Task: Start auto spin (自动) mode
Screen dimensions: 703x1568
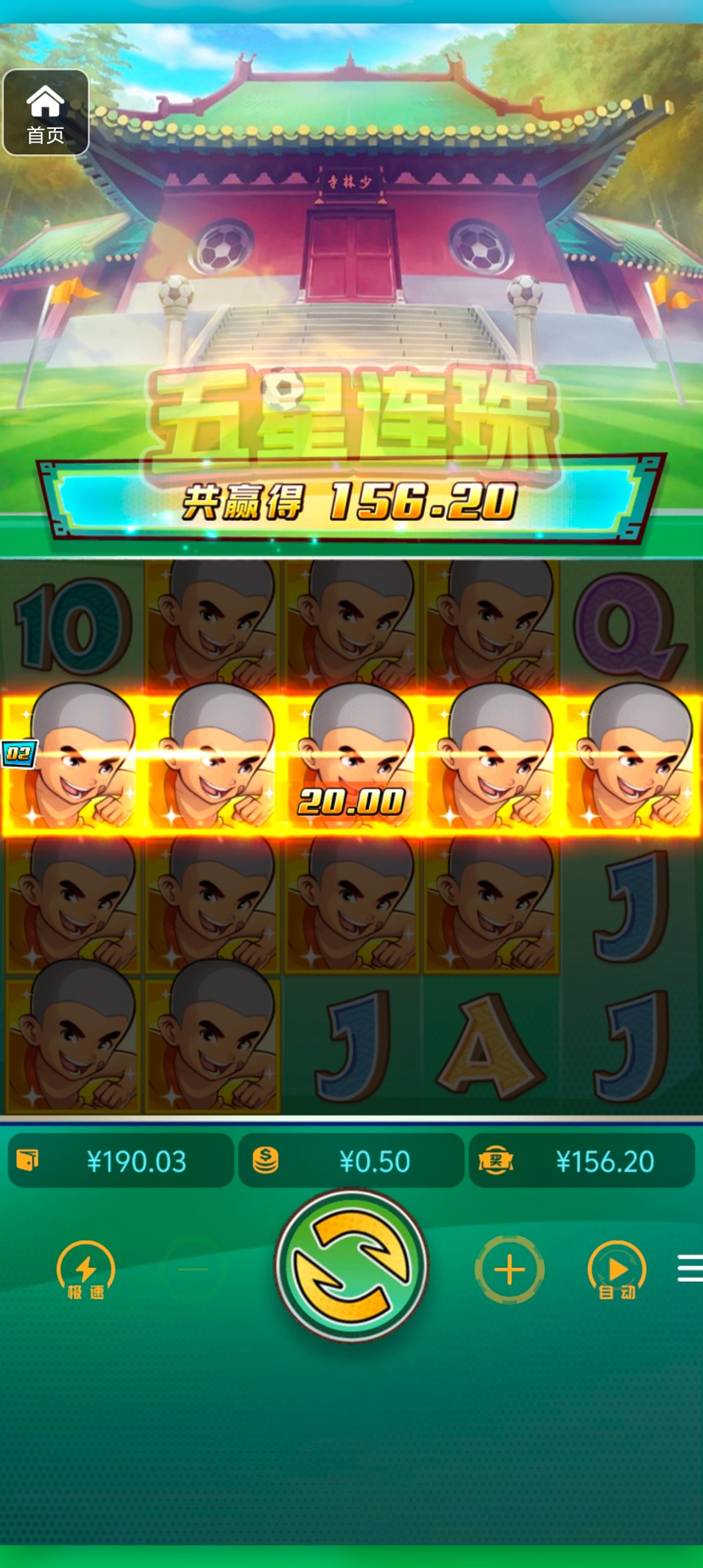Action: pos(616,1270)
